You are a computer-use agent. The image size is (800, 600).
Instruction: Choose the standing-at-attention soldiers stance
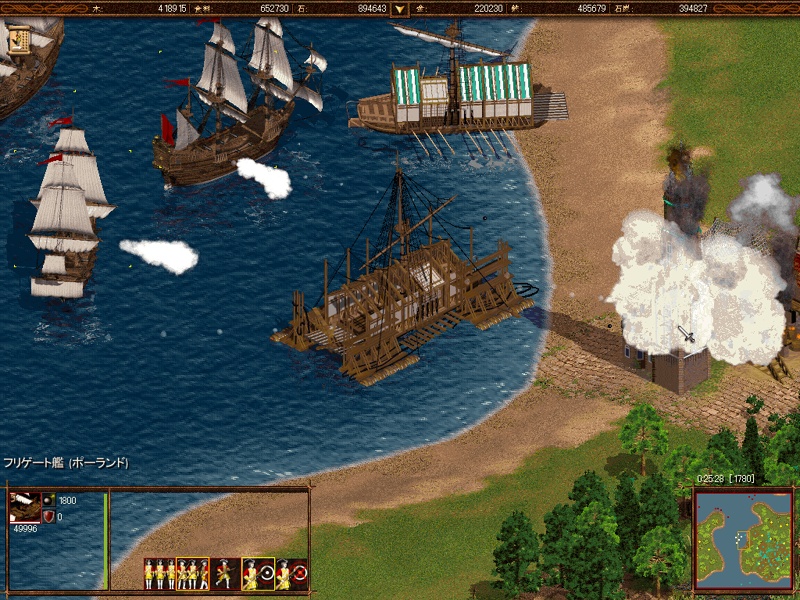coord(159,573)
